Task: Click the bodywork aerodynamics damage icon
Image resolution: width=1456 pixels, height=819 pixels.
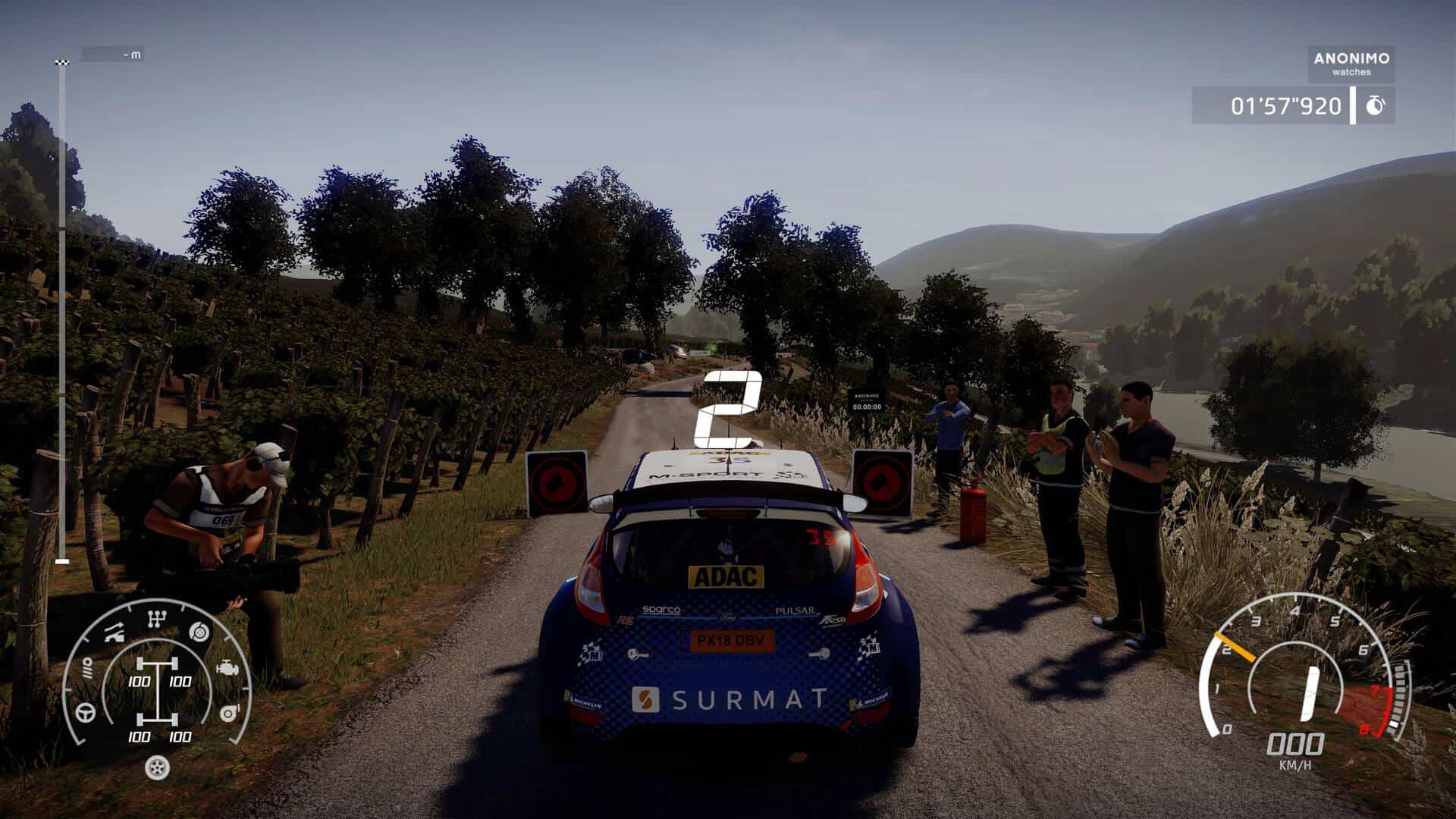Action: tap(115, 632)
